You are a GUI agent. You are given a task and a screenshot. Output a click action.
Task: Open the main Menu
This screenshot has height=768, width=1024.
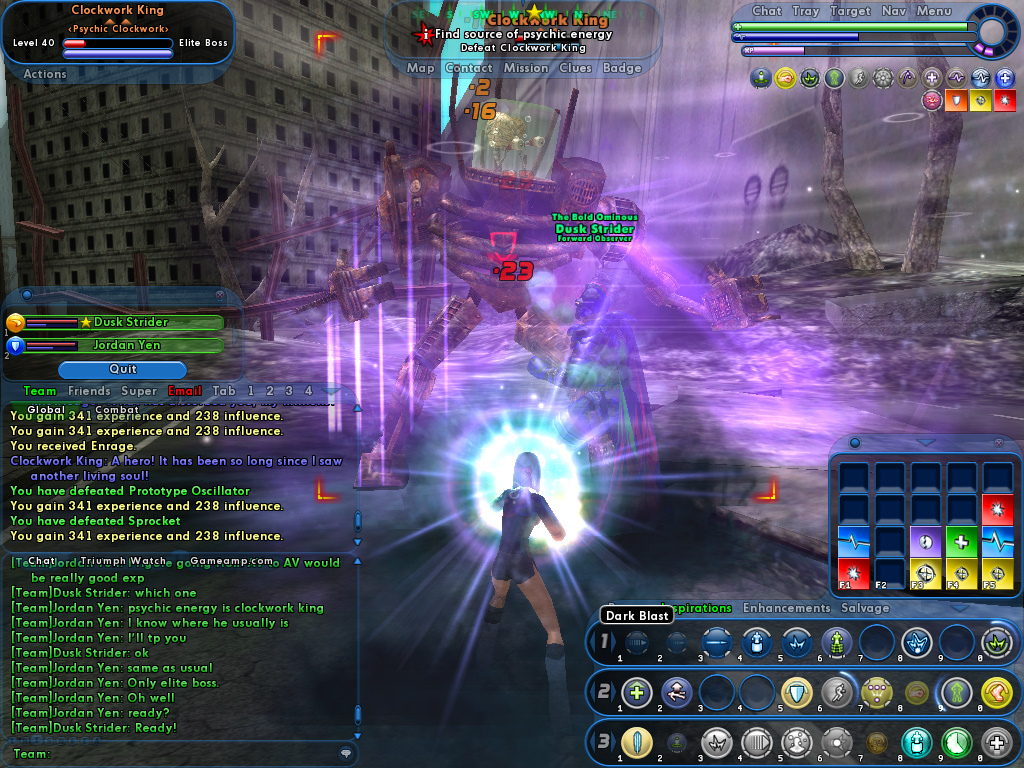(x=933, y=11)
